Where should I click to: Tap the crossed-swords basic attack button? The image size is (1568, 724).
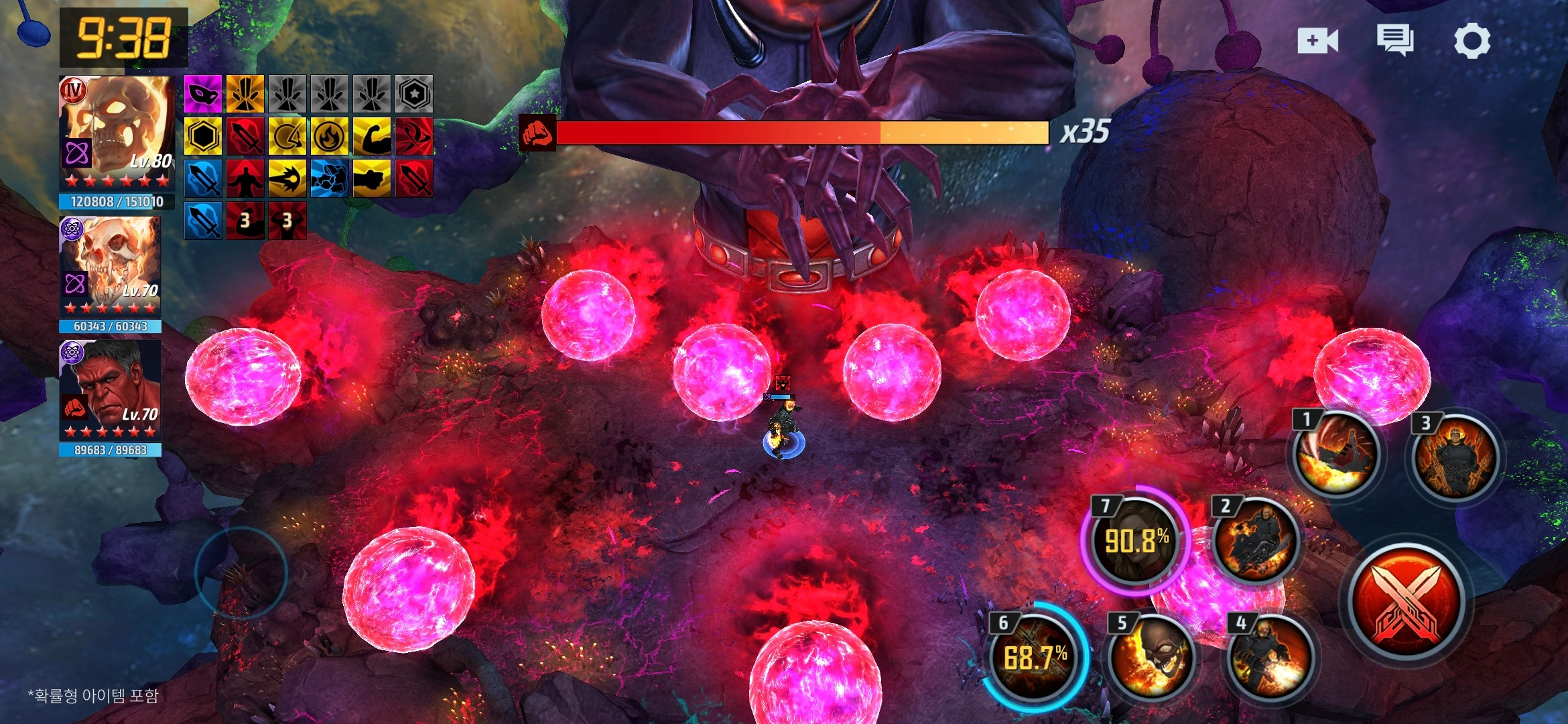[1406, 602]
